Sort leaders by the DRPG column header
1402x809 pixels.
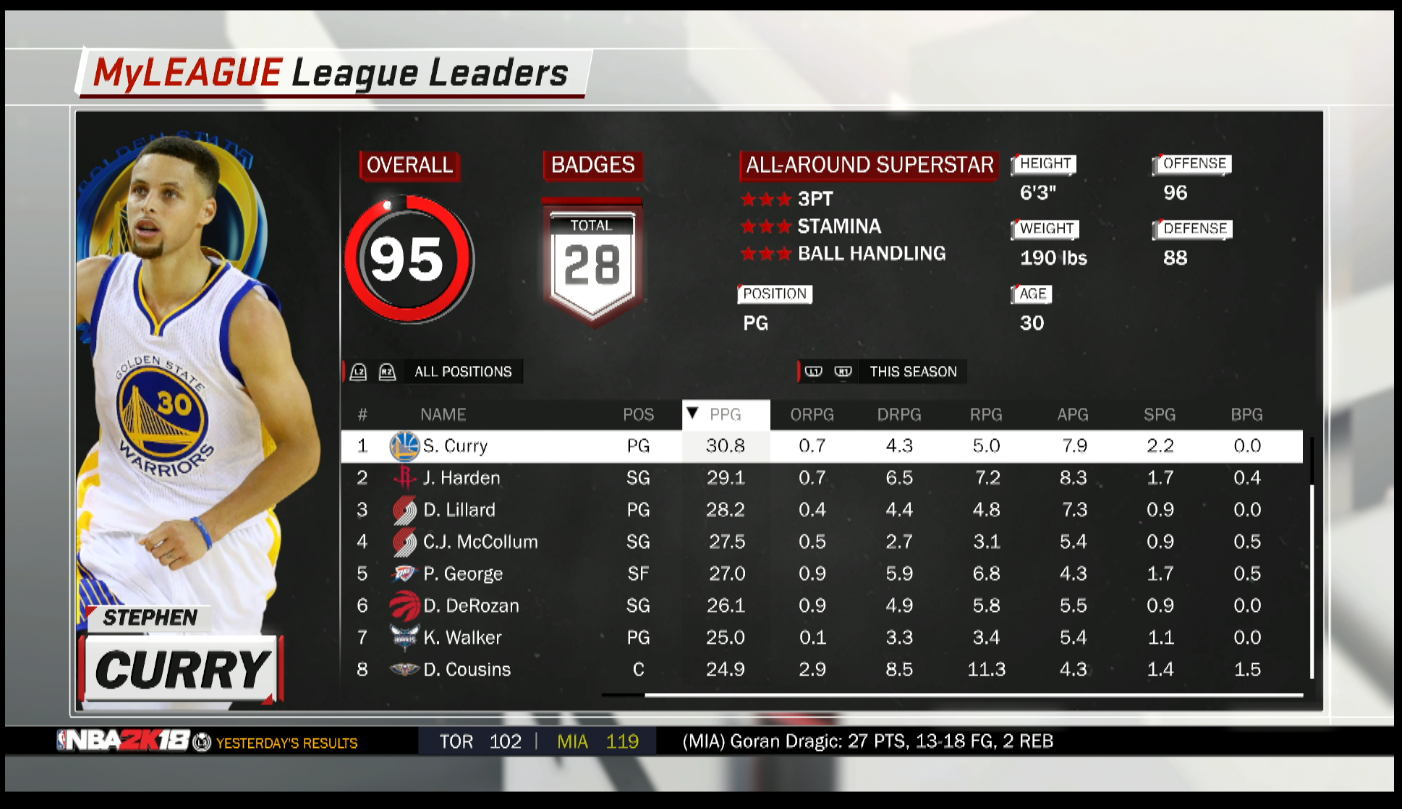pos(899,414)
